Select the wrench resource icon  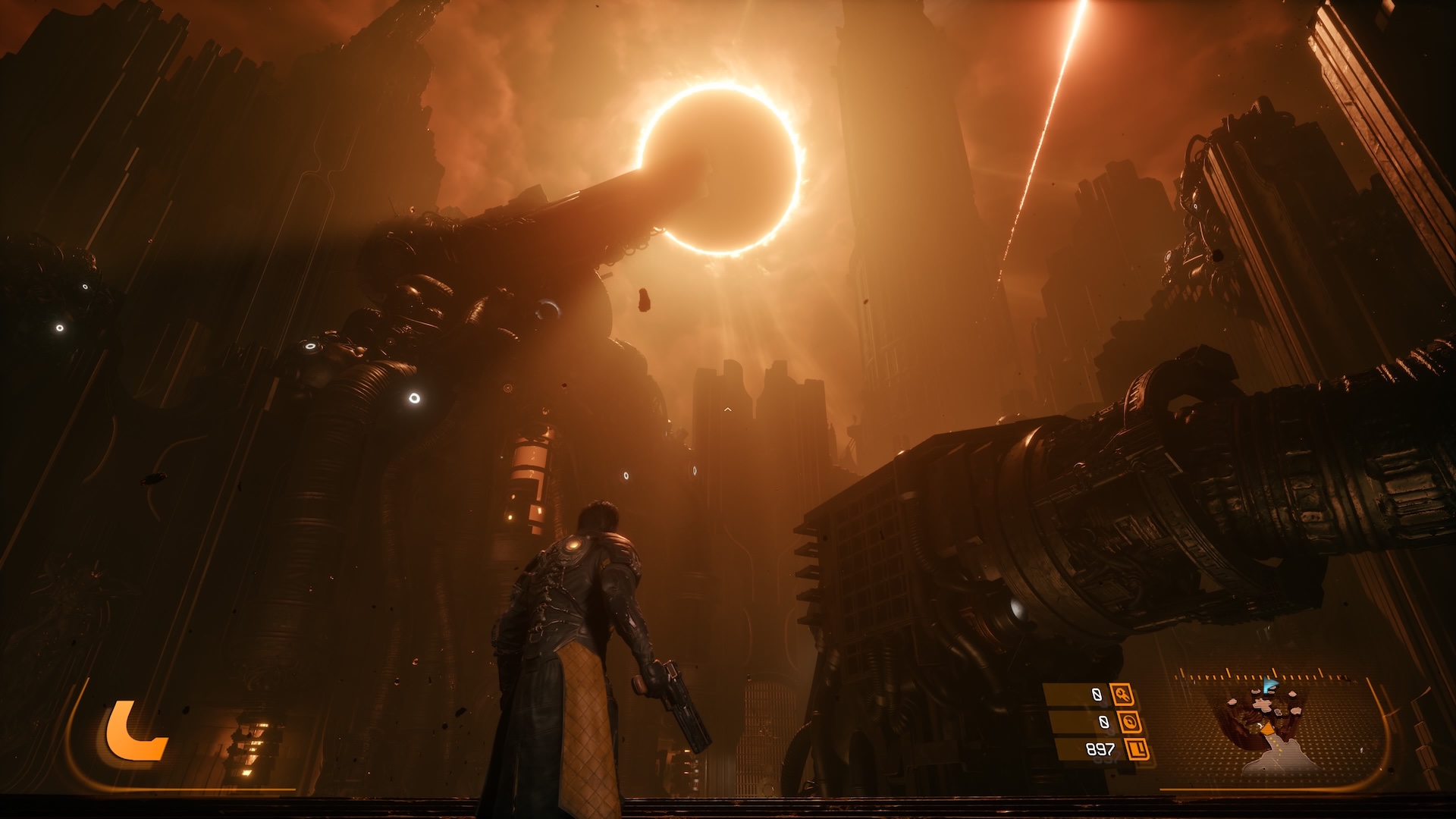1122,694
